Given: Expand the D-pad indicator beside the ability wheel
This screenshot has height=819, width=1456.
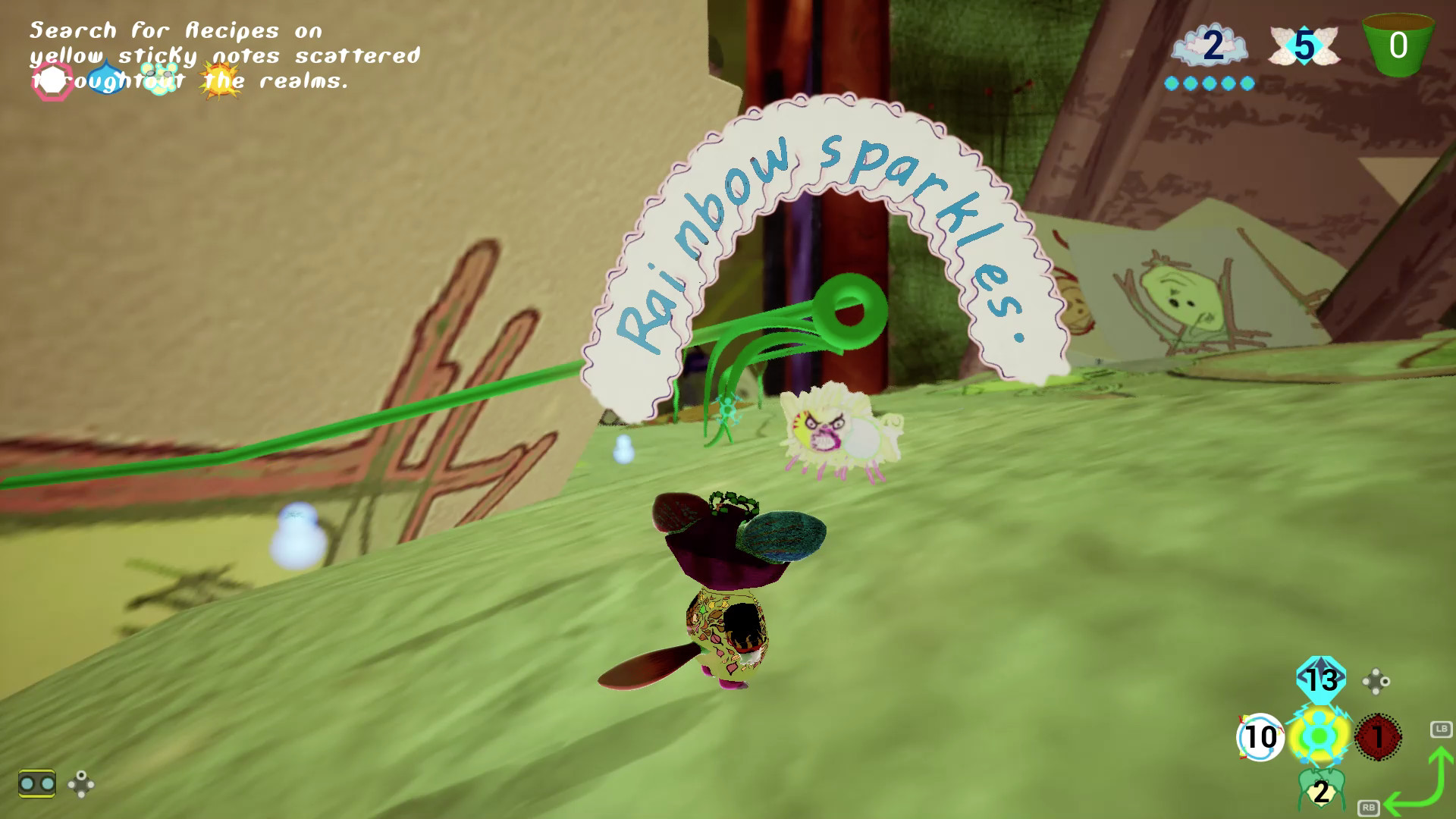Looking at the screenshot, I should point(1376,681).
